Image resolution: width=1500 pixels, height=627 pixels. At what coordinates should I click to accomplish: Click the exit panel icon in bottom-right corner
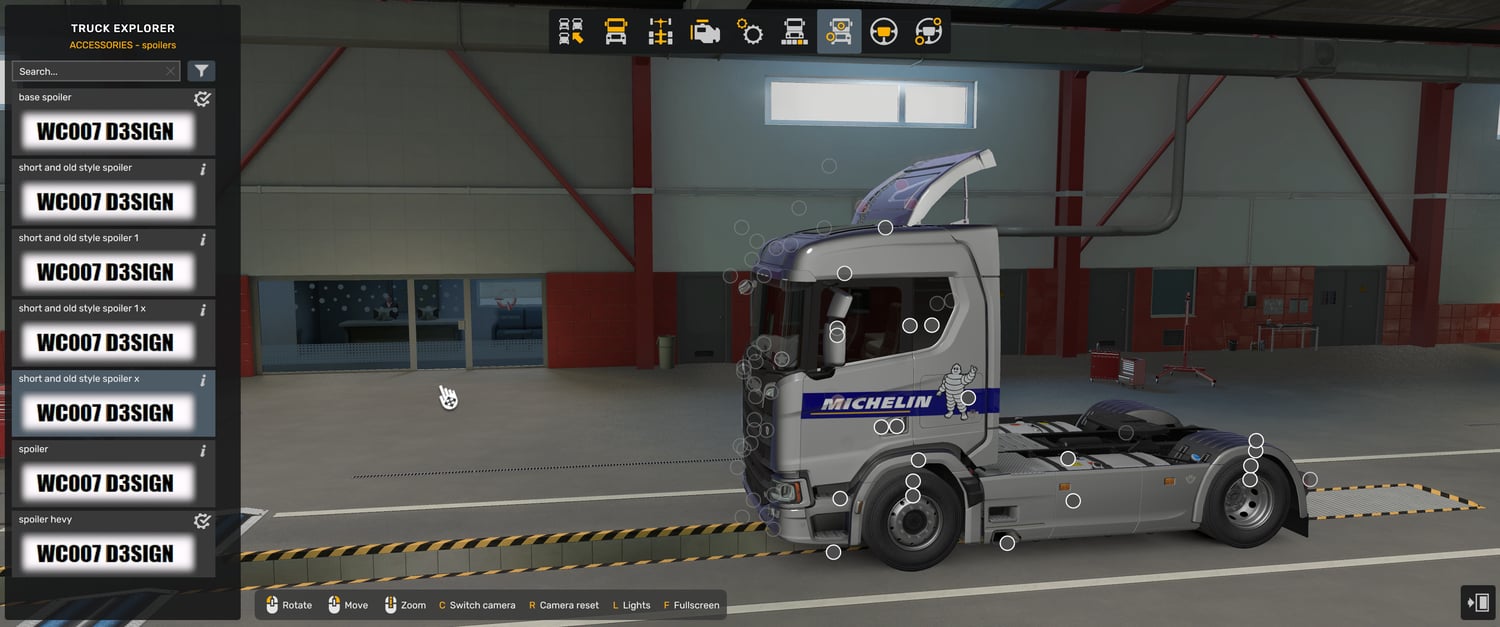click(1478, 603)
